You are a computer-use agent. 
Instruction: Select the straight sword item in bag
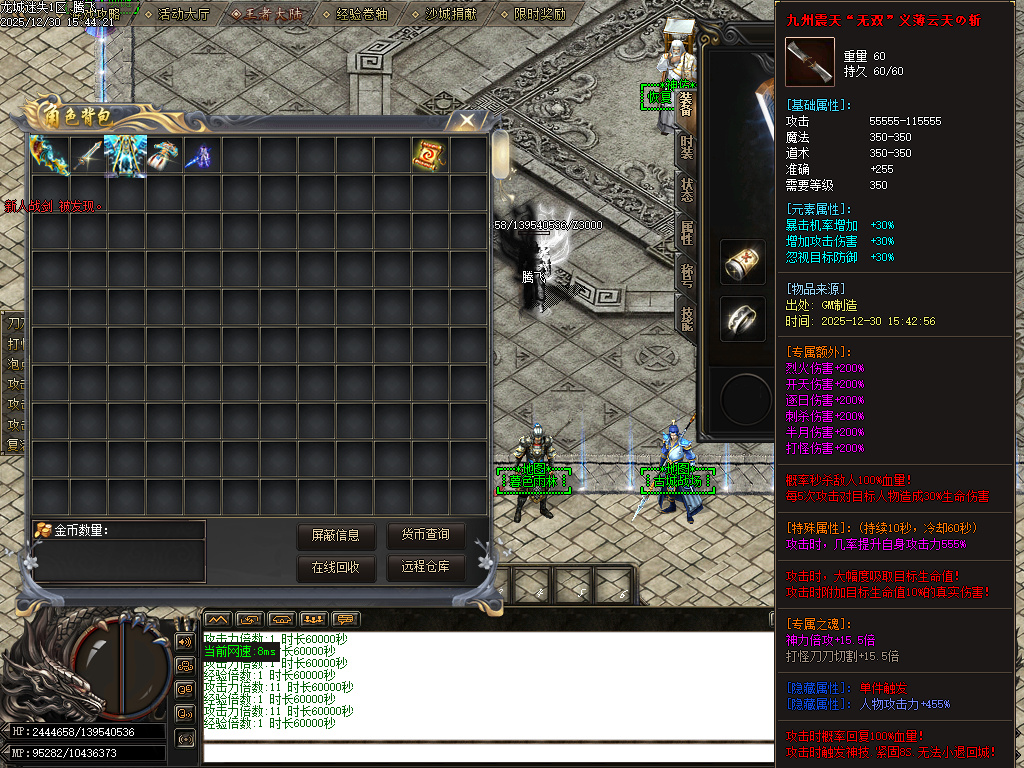[x=87, y=155]
